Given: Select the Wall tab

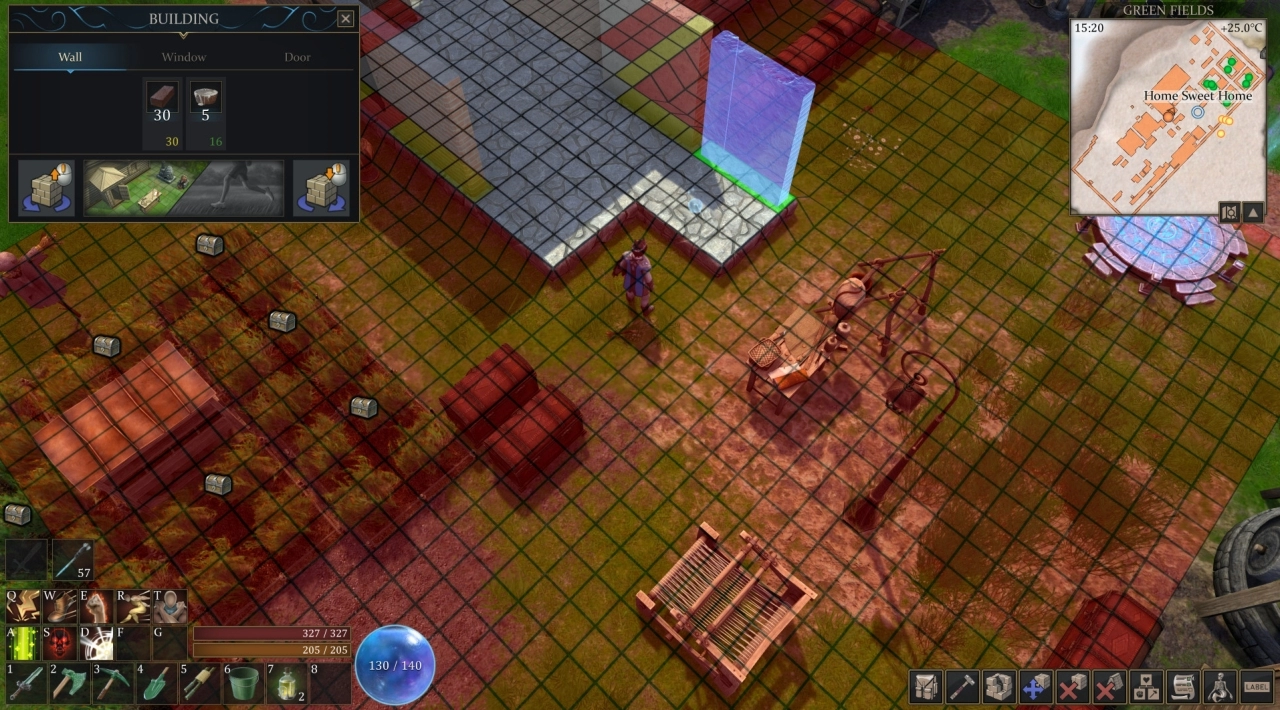Looking at the screenshot, I should 70,57.
